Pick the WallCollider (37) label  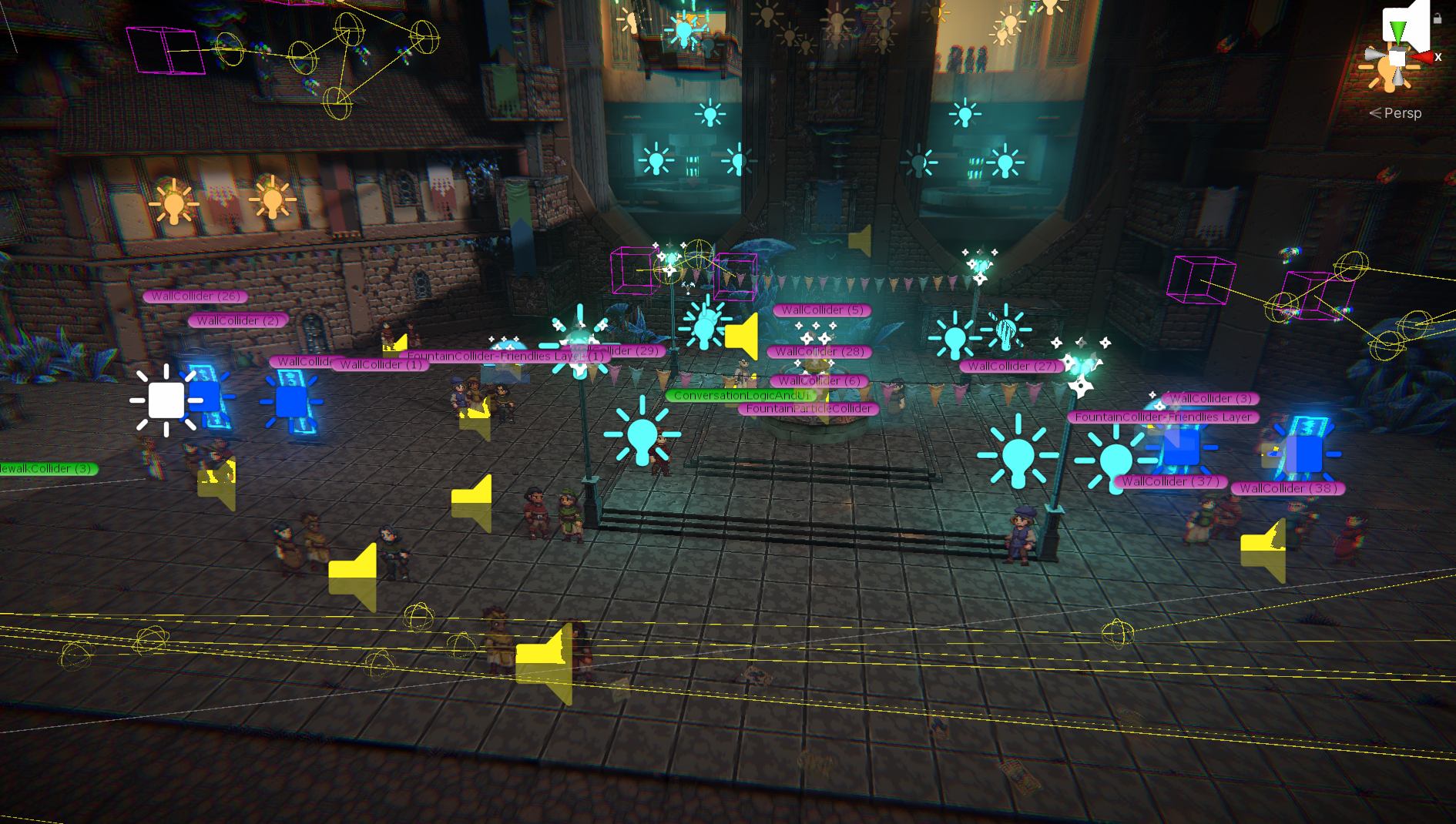click(x=1170, y=482)
